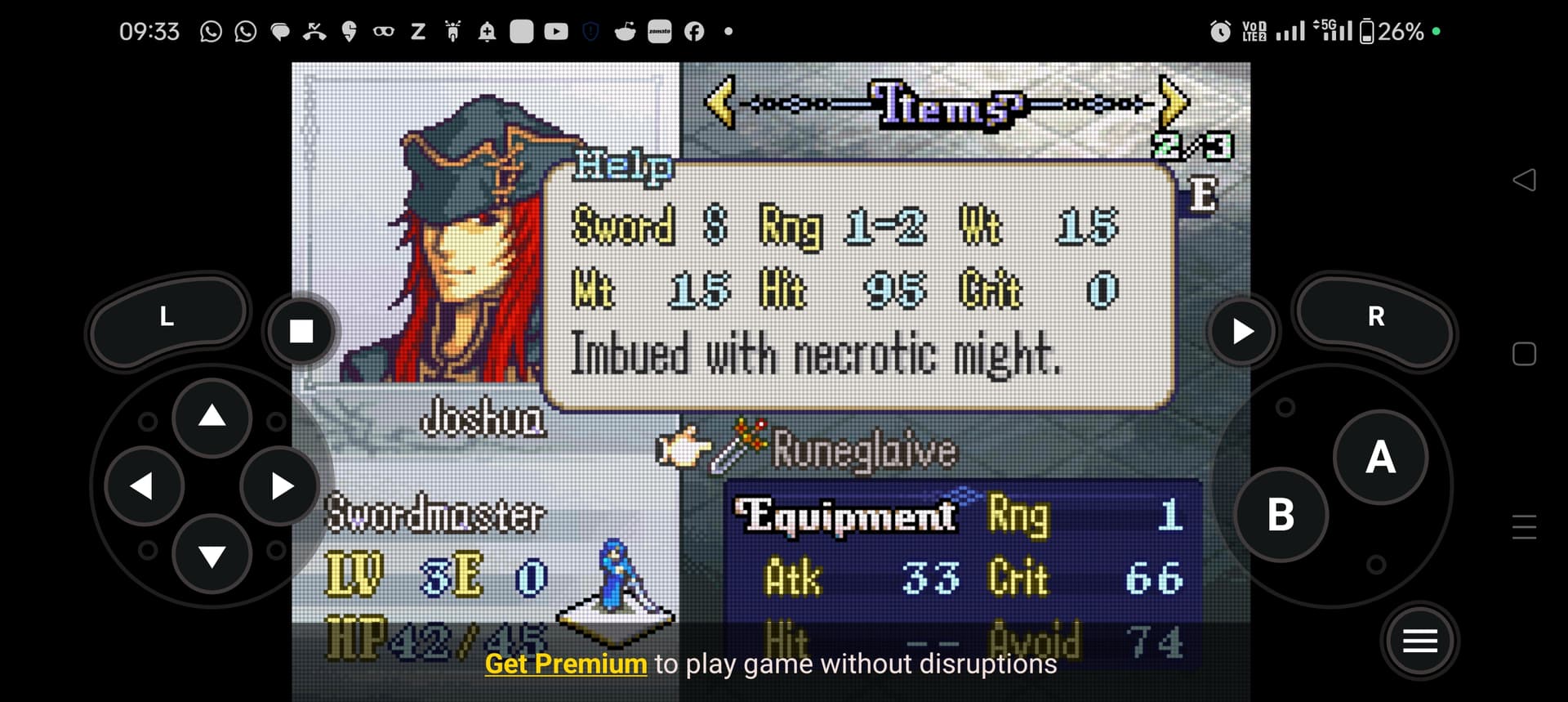This screenshot has height=702, width=1568.
Task: Follow the Get Premium link
Action: click(x=566, y=664)
